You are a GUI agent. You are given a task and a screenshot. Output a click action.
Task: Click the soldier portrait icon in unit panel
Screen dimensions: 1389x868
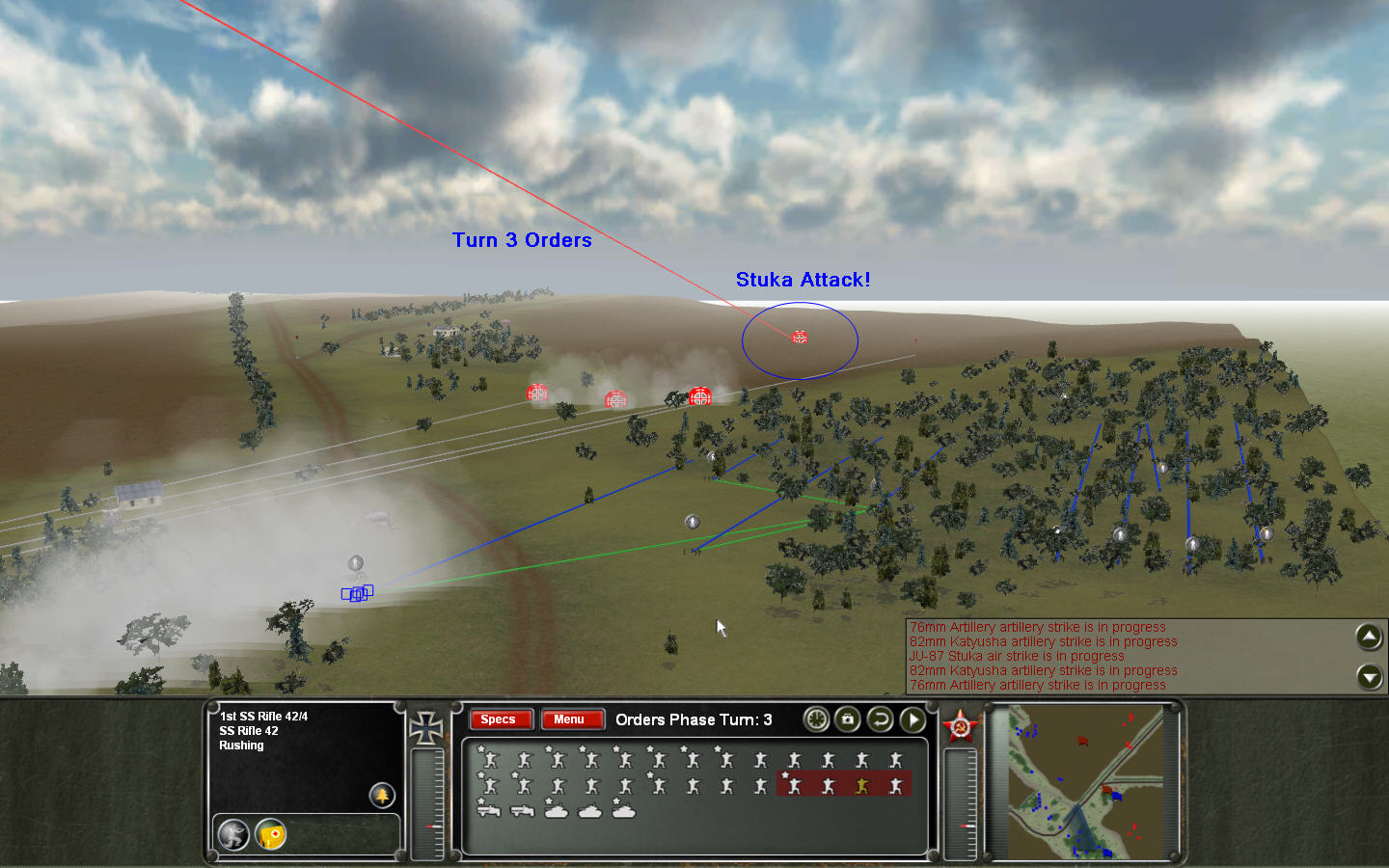click(x=233, y=834)
